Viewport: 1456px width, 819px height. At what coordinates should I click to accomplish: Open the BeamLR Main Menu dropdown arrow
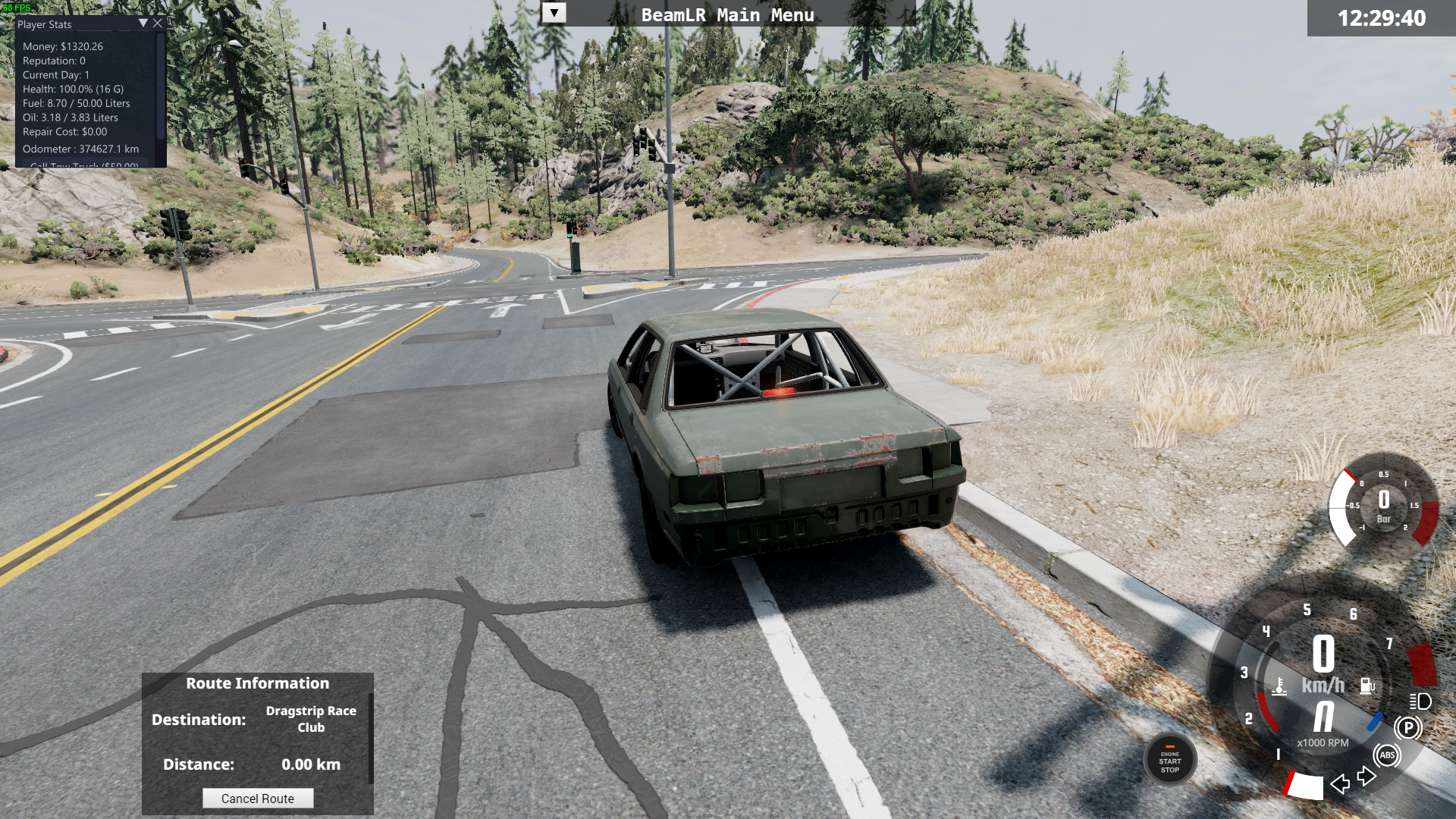click(554, 14)
